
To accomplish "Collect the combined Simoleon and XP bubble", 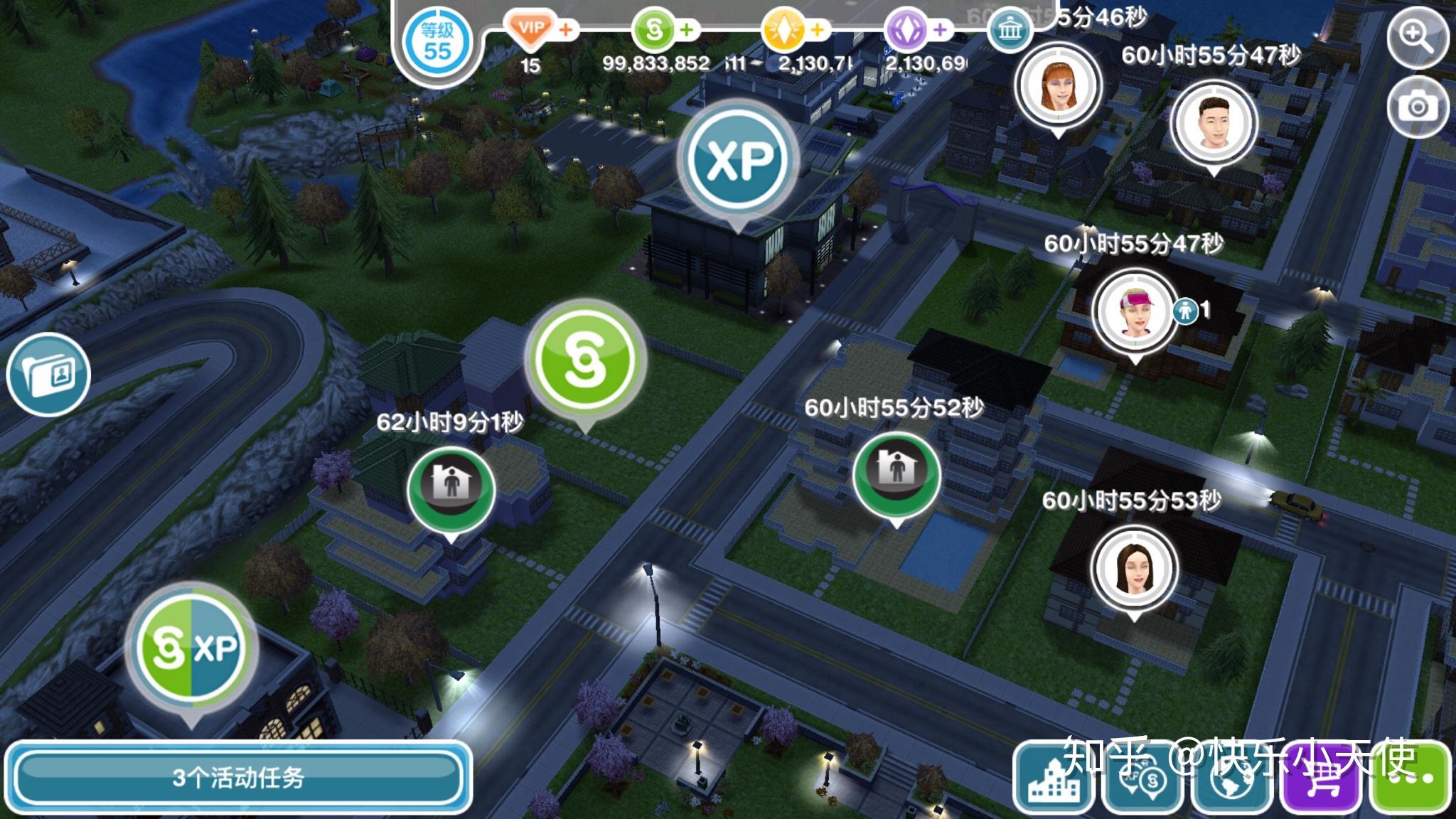I will click(191, 648).
